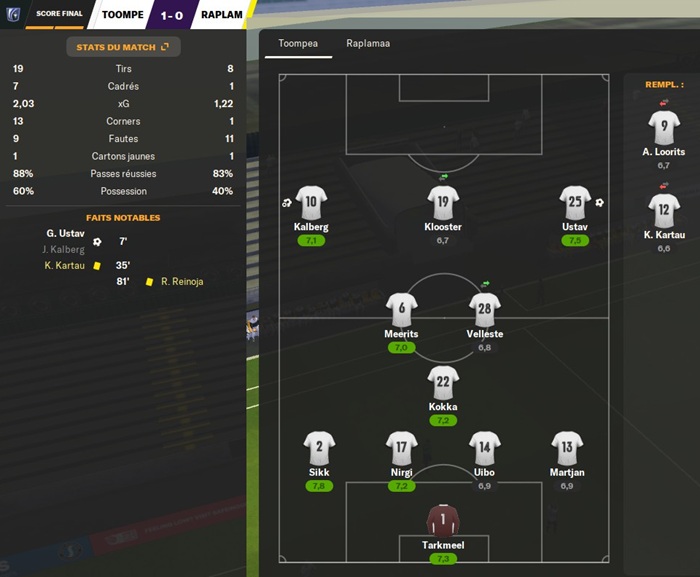Switch to the Raplamaa lineup tab

coord(368,44)
